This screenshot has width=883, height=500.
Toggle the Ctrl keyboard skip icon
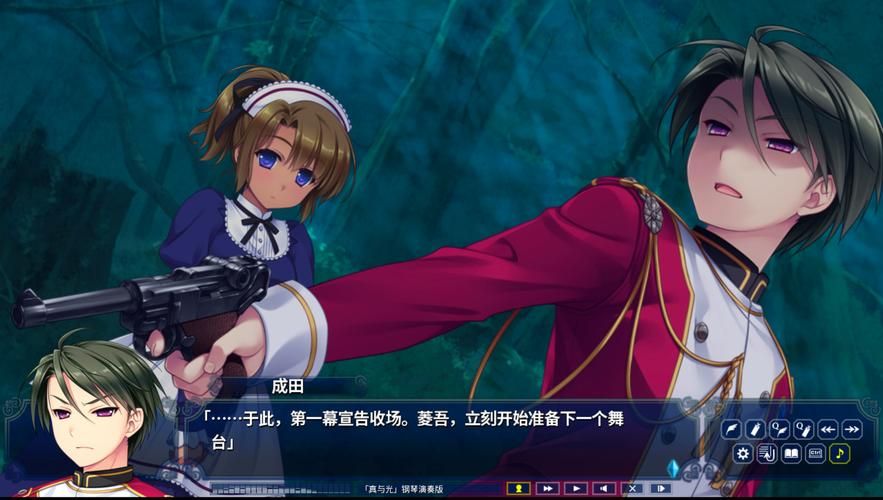click(815, 453)
